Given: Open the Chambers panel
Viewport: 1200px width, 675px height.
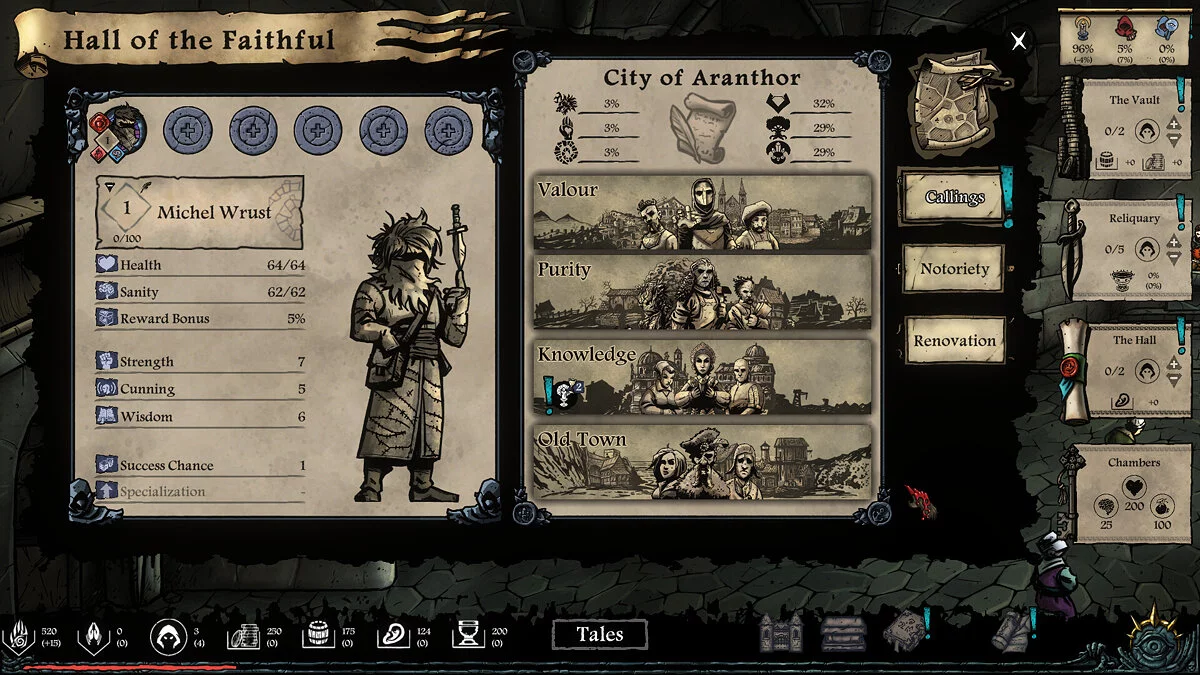Looking at the screenshot, I should (x=1134, y=493).
